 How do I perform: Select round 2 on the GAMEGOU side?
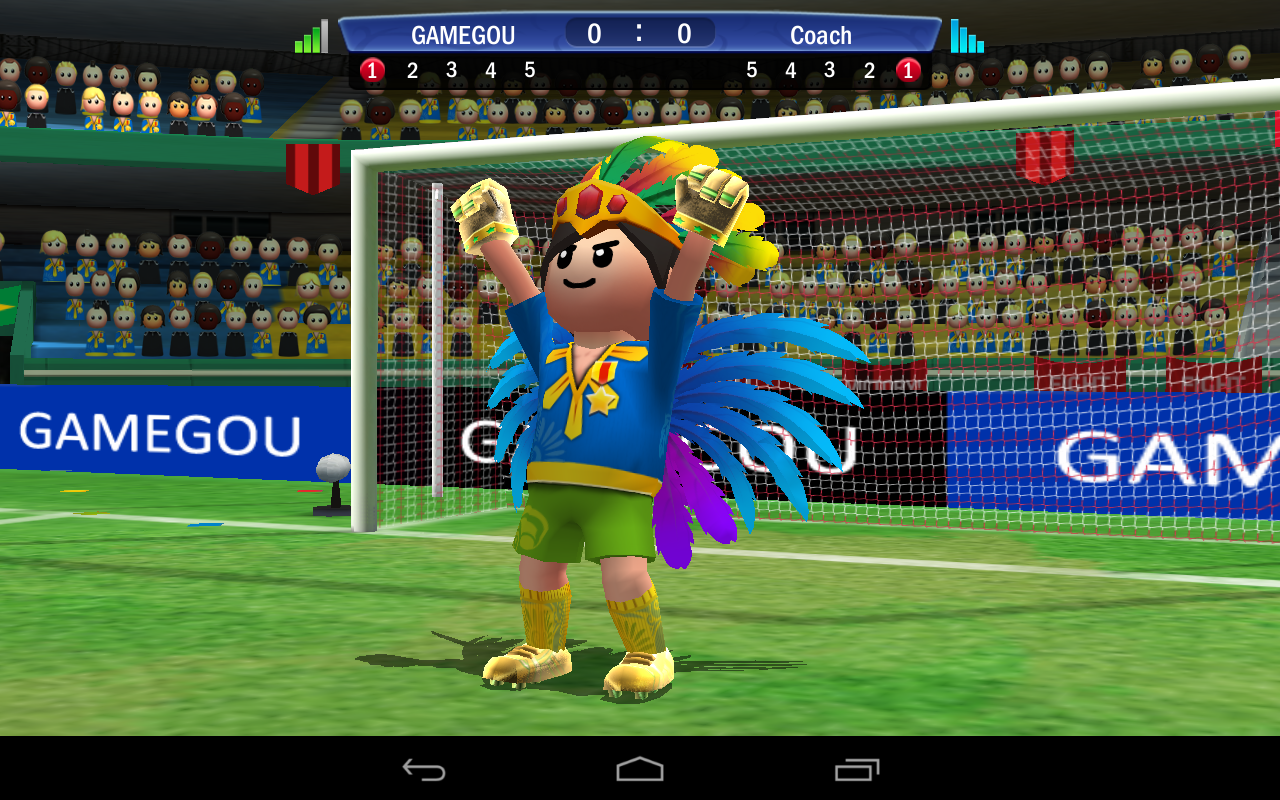pos(411,70)
